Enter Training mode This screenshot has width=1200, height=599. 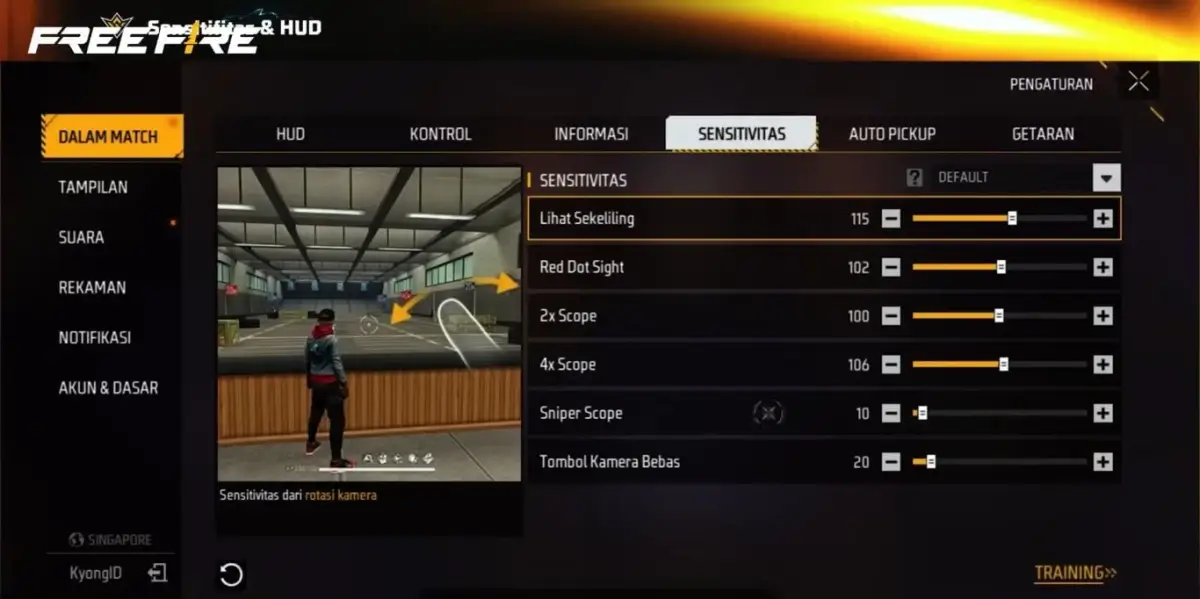[1075, 573]
